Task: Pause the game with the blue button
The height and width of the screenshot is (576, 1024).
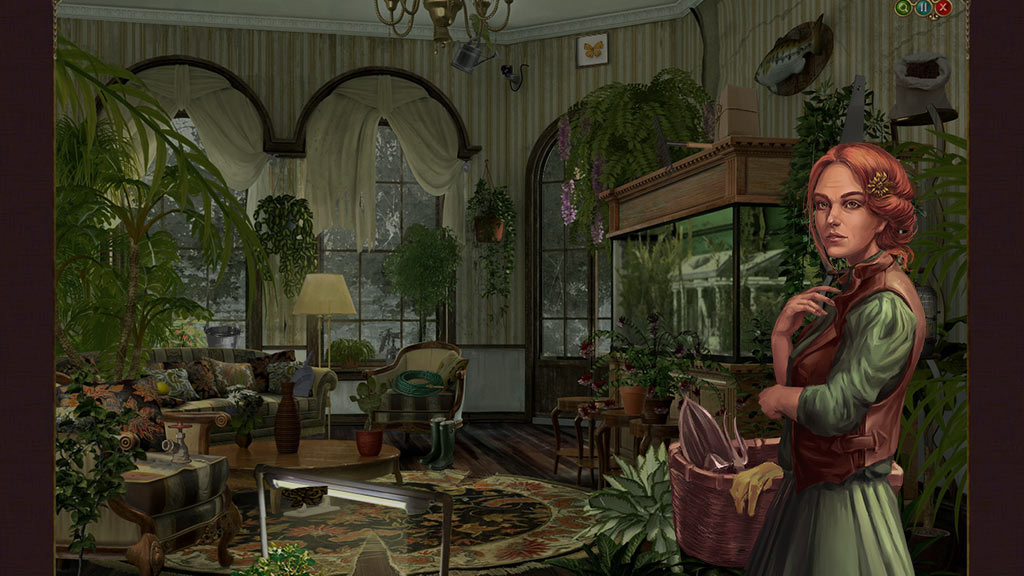Action: pos(924,8)
